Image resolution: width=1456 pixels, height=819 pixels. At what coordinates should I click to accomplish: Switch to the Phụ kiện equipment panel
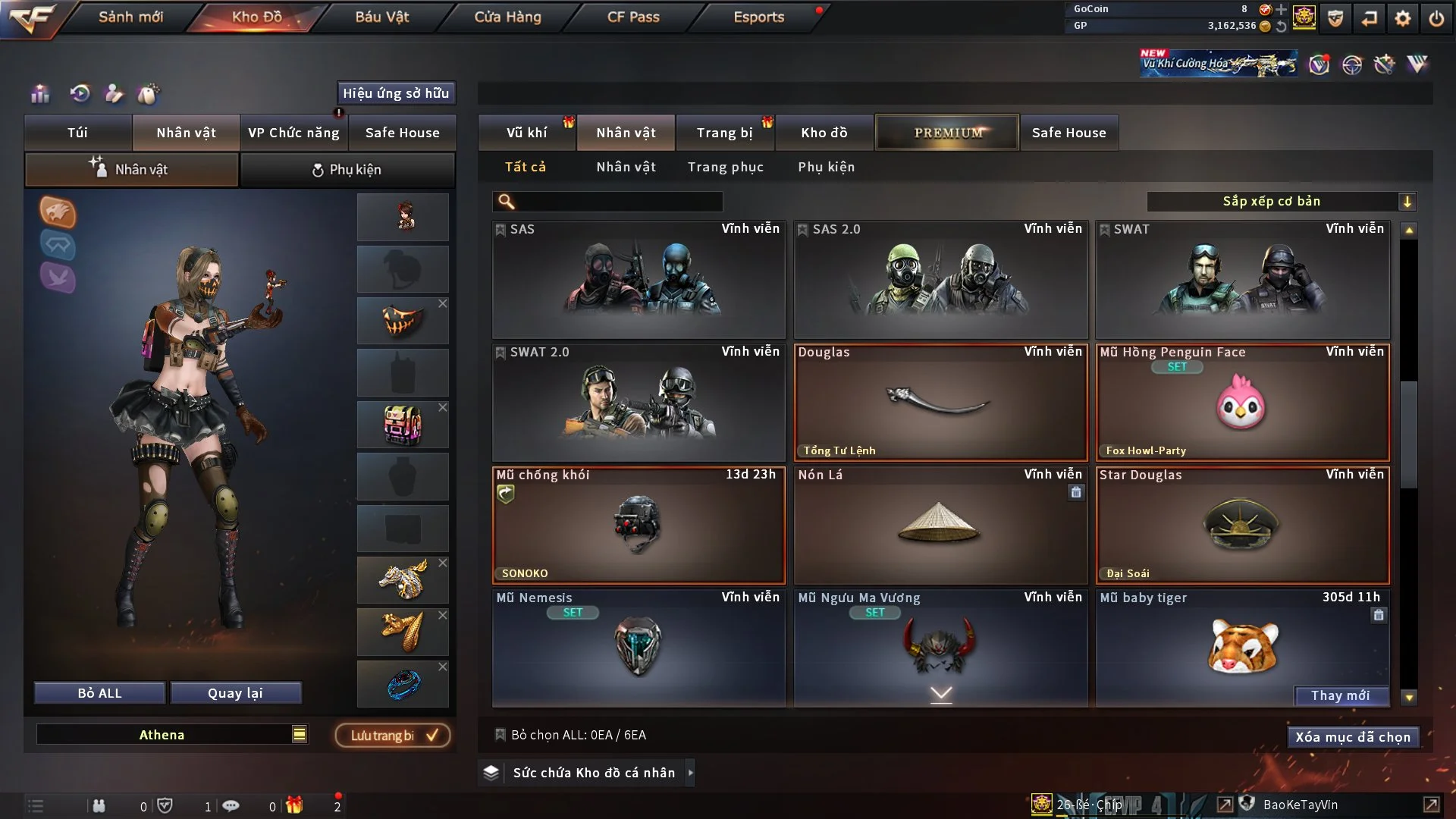[347, 170]
